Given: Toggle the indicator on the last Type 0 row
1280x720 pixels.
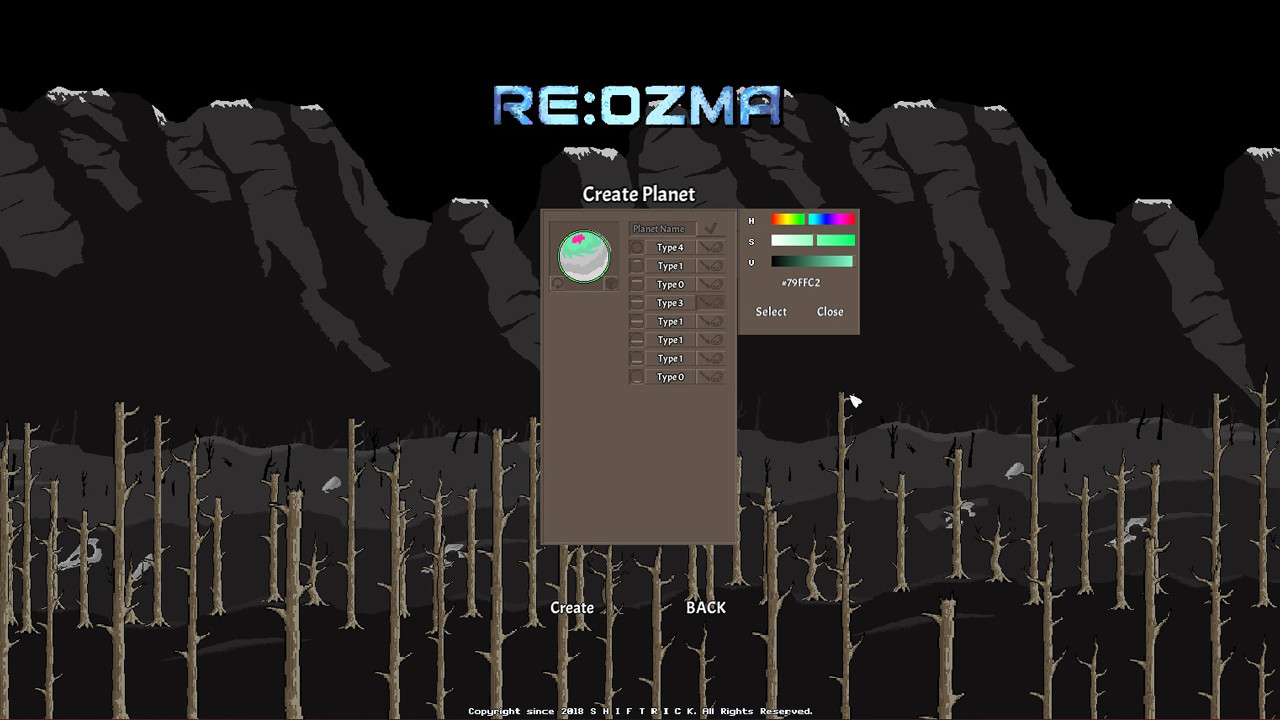Looking at the screenshot, I should [x=637, y=376].
